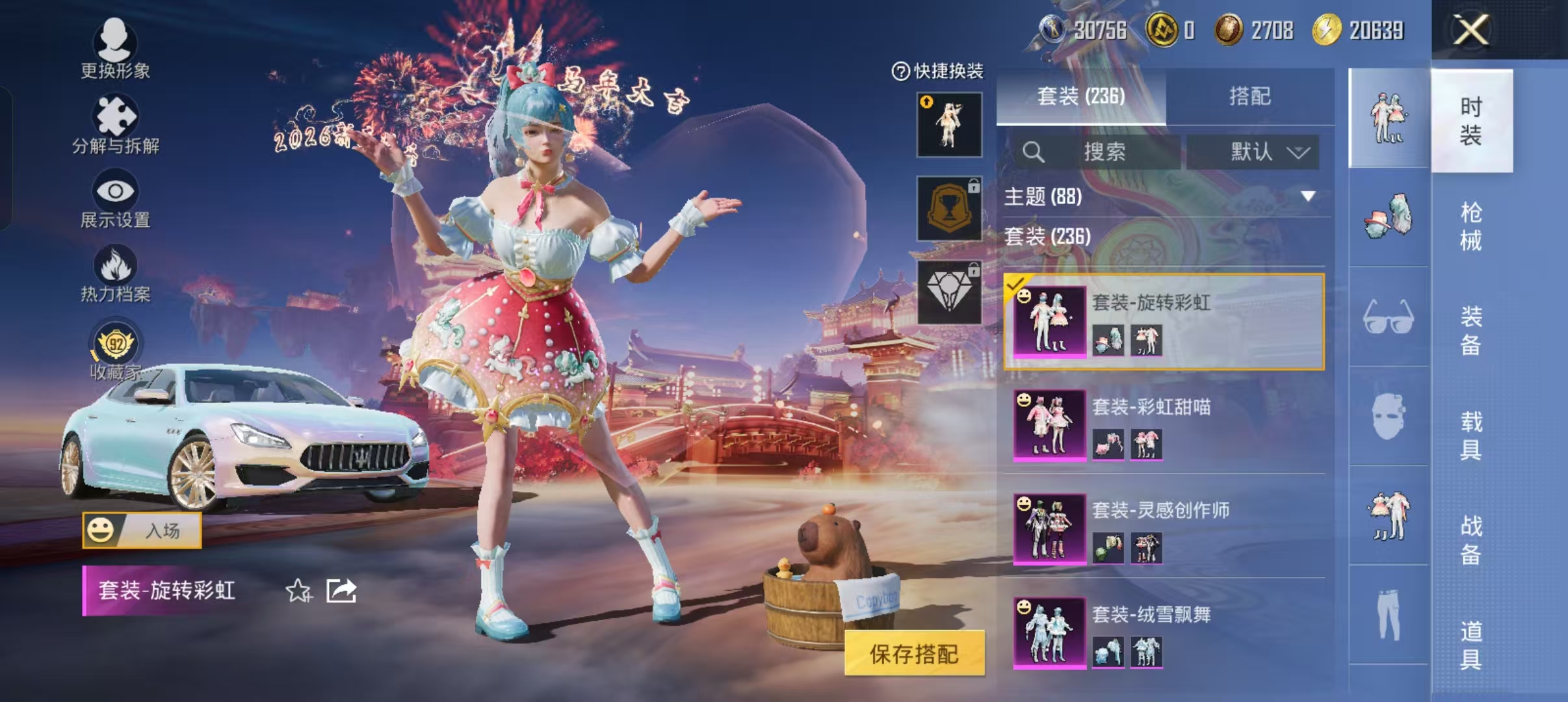Open the 默认 sort dropdown
The image size is (1568, 702).
click(x=1261, y=152)
